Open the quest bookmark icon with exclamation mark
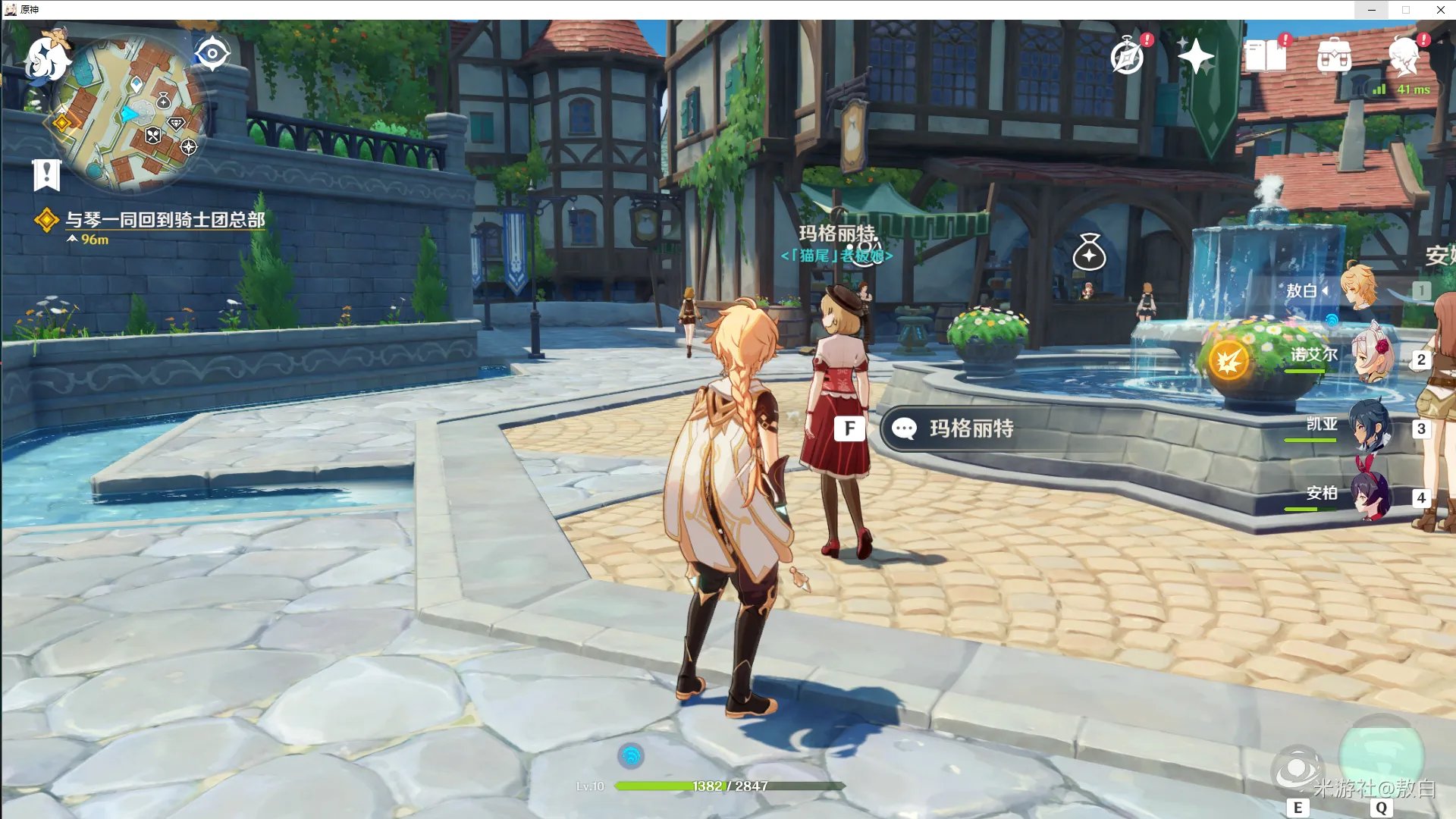1456x819 pixels. 46,175
